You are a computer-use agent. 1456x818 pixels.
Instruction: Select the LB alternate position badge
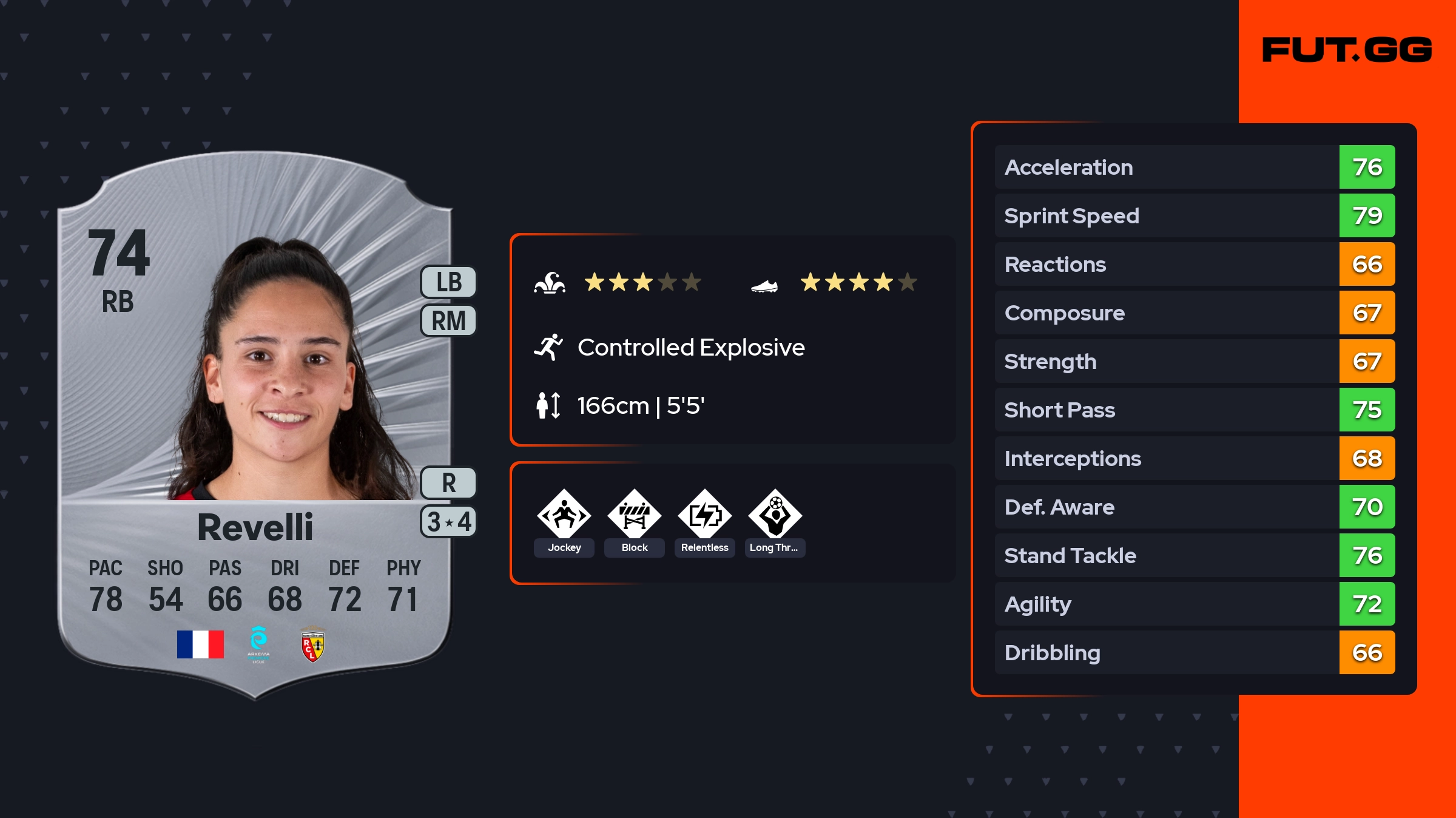(449, 282)
